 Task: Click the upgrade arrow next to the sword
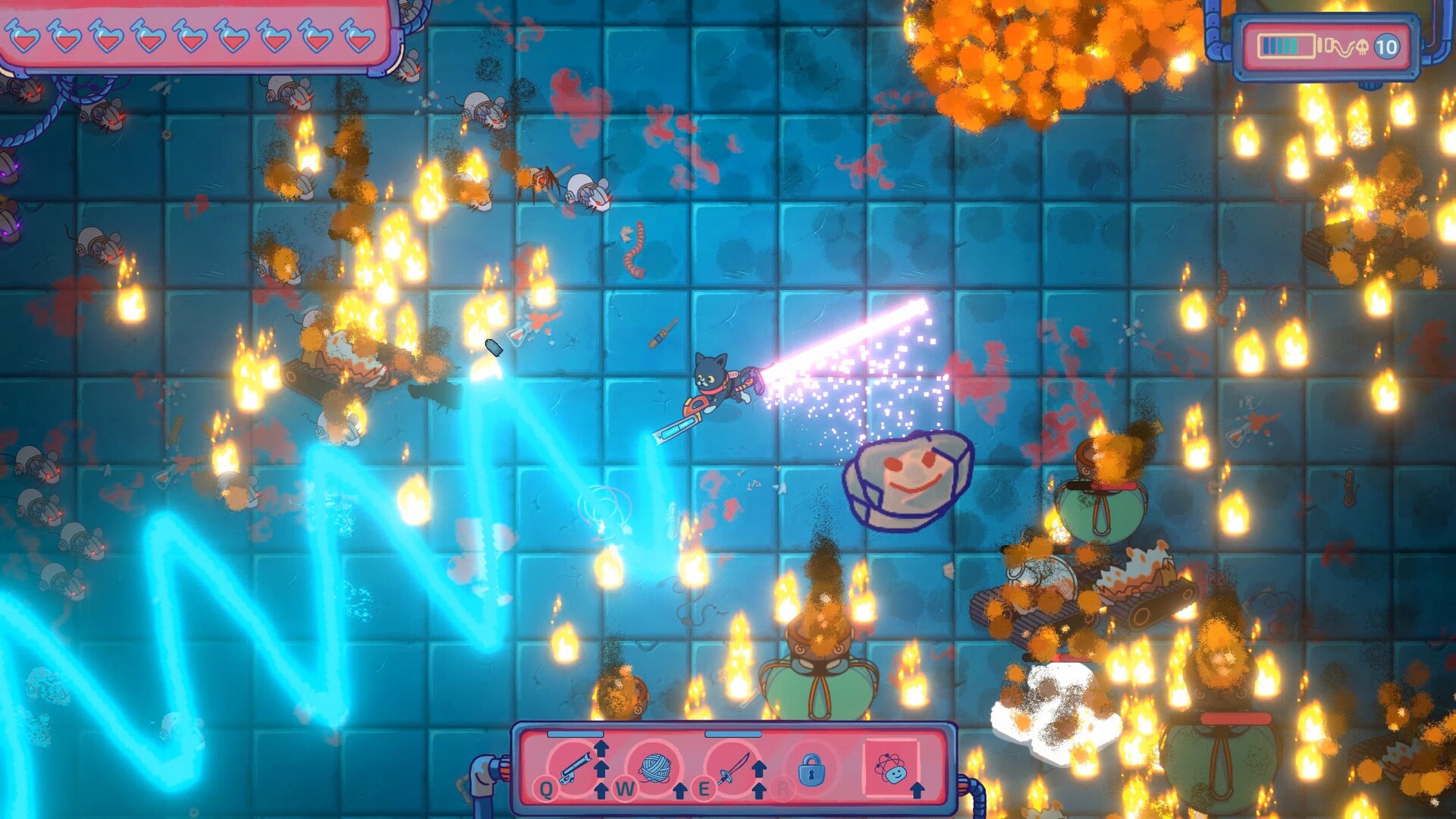[x=760, y=770]
